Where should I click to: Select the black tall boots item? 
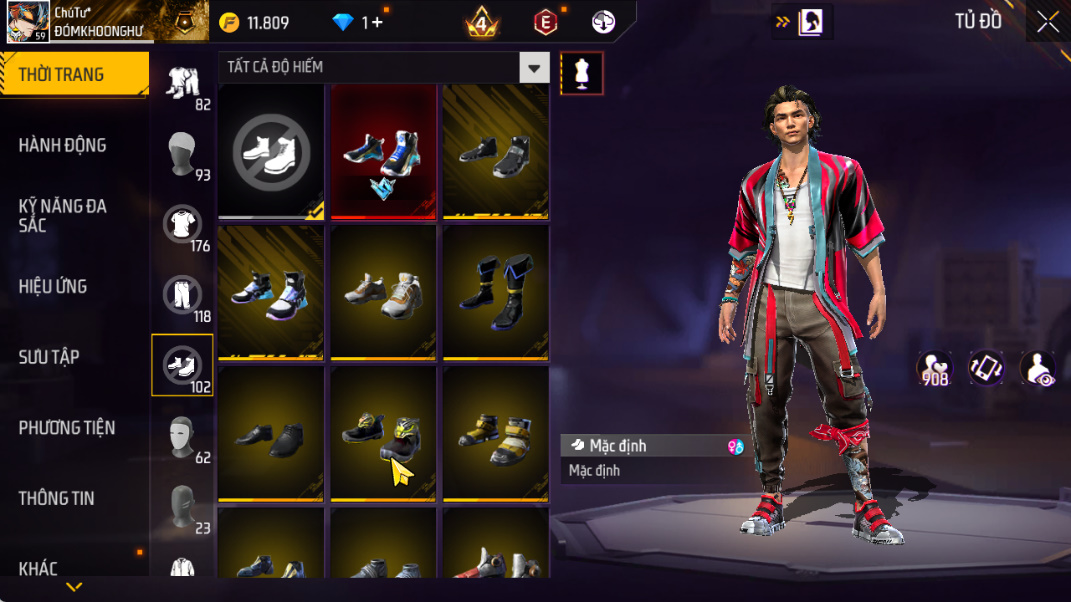(495, 291)
